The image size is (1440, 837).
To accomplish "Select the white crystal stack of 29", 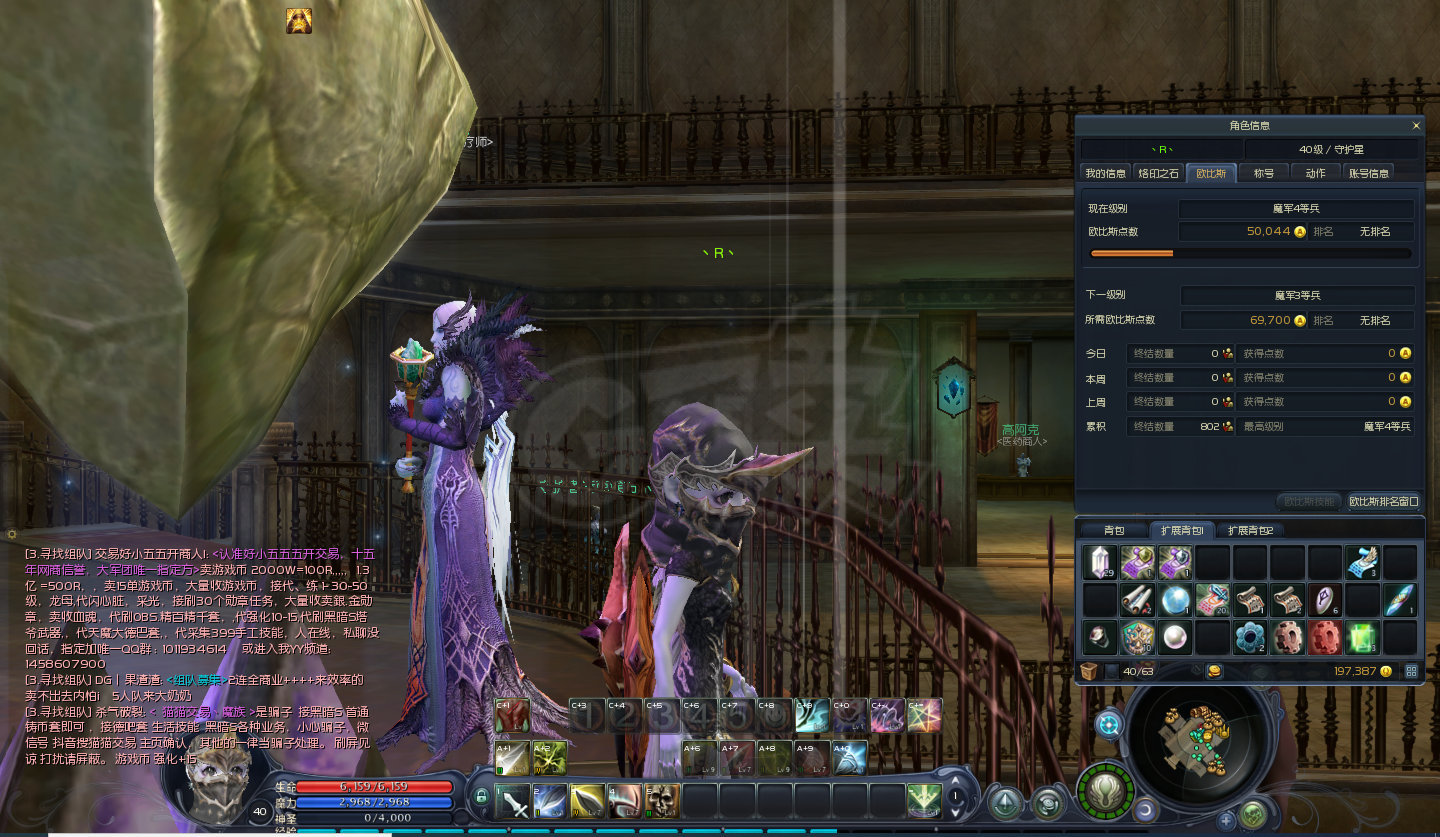I will (x=1100, y=563).
